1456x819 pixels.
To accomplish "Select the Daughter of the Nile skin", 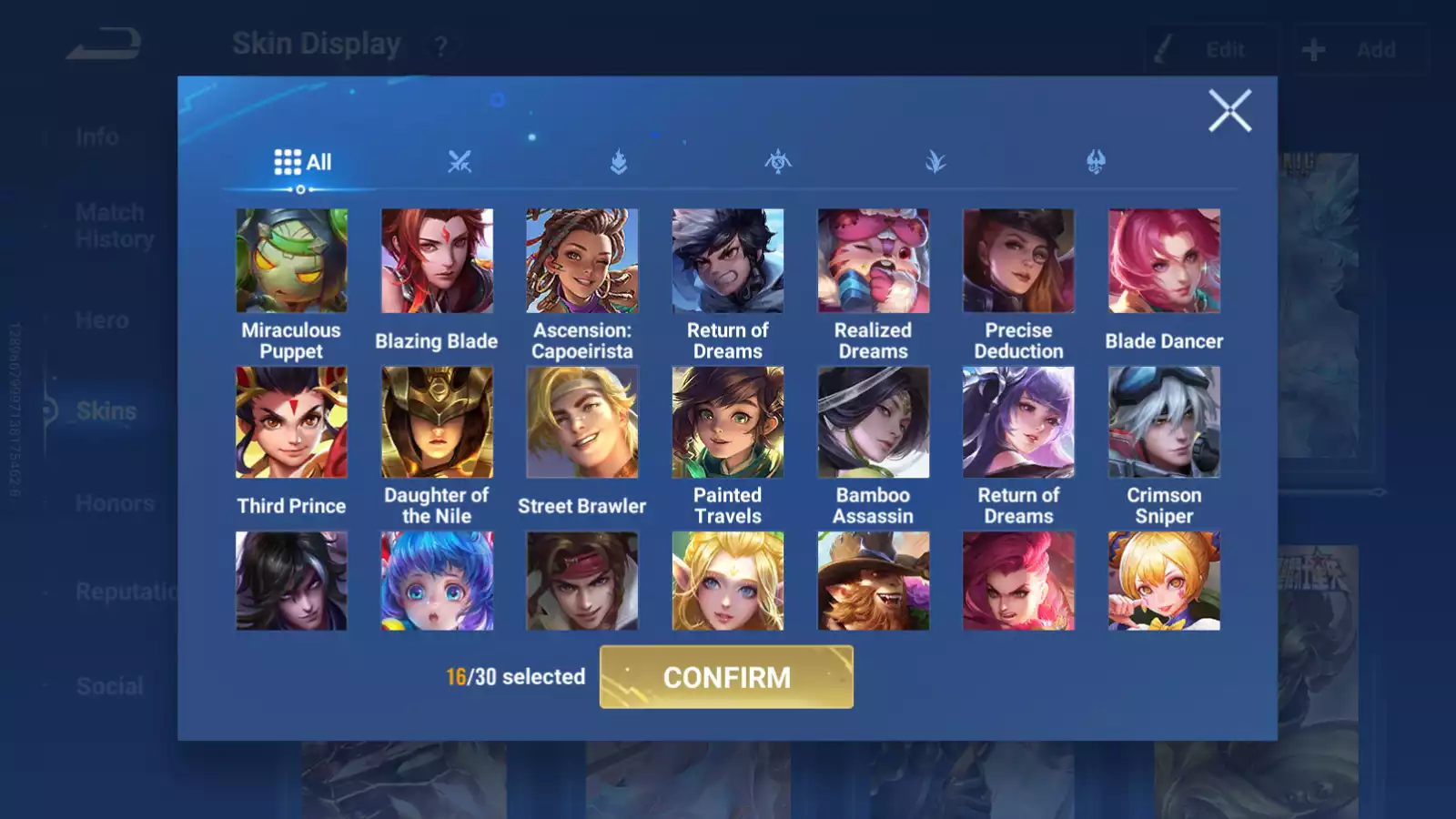I will tap(437, 422).
